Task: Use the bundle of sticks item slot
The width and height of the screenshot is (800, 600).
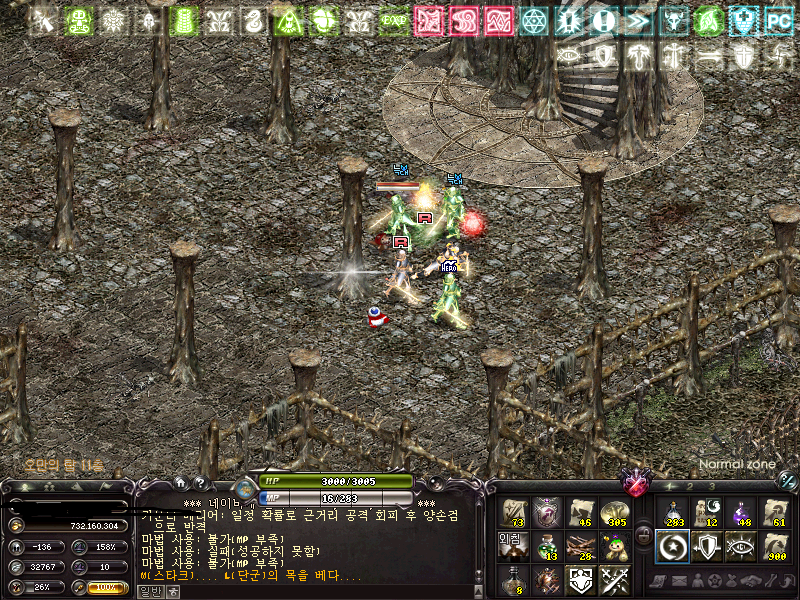Action: (581, 546)
